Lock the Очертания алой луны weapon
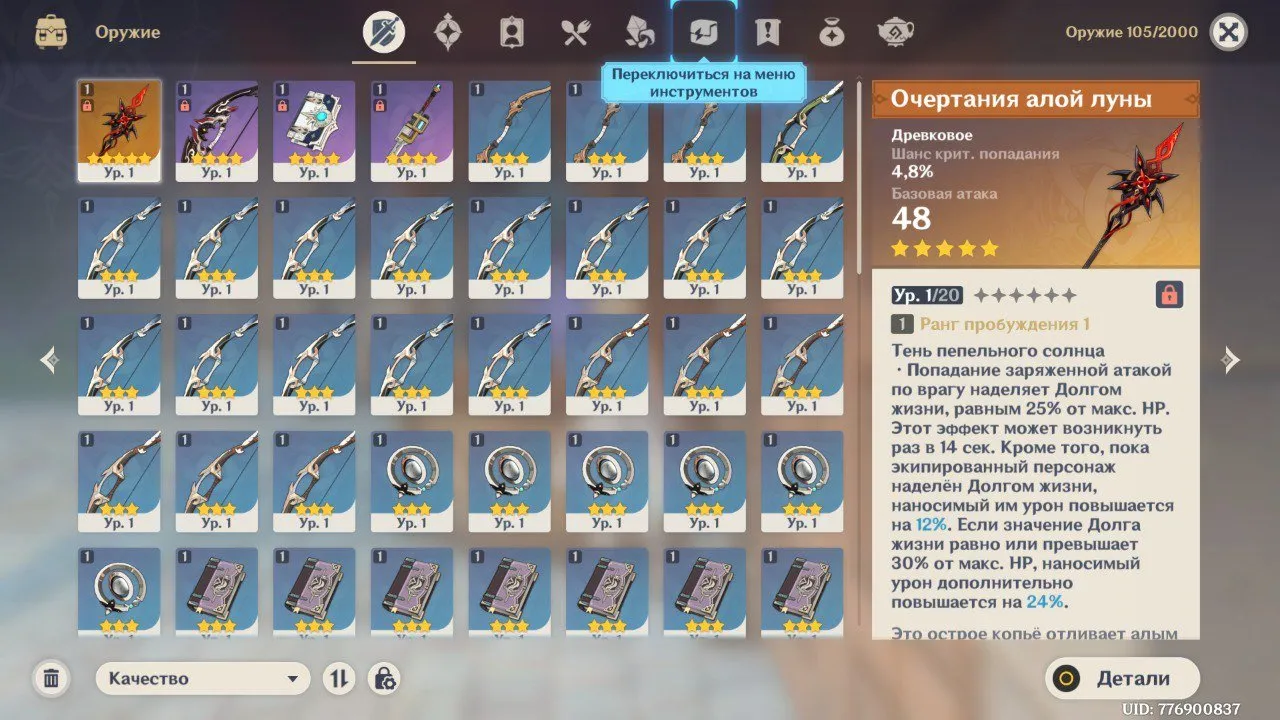The height and width of the screenshot is (720, 1280). 1170,292
